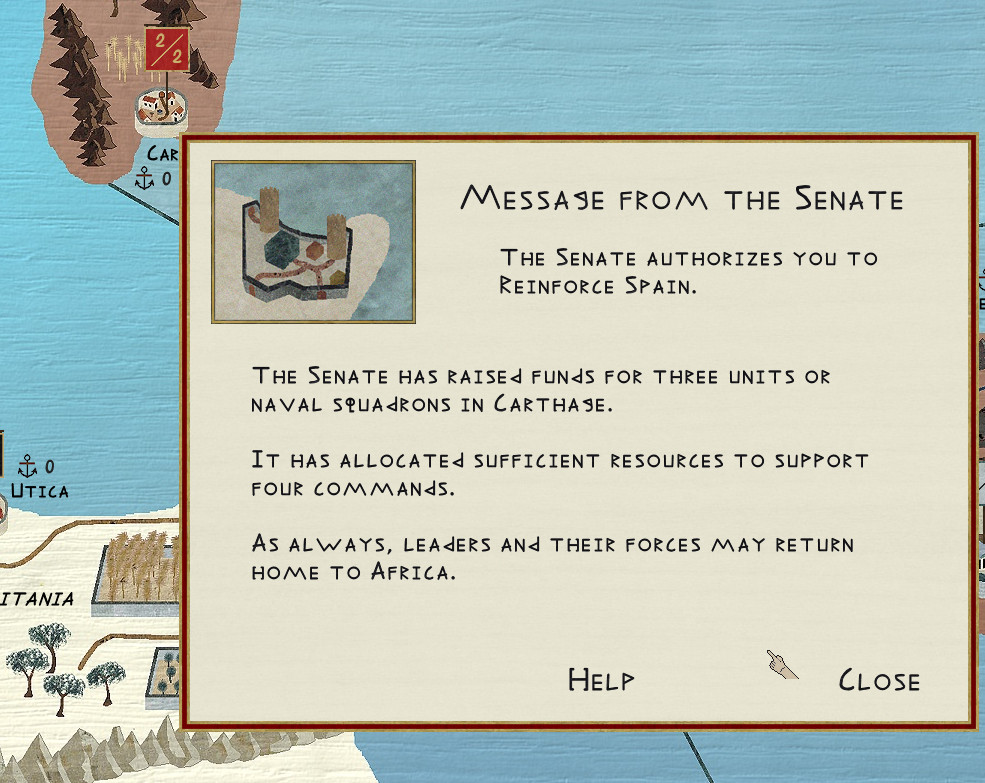
Task: Open Help for the Senate message
Action: [601, 680]
